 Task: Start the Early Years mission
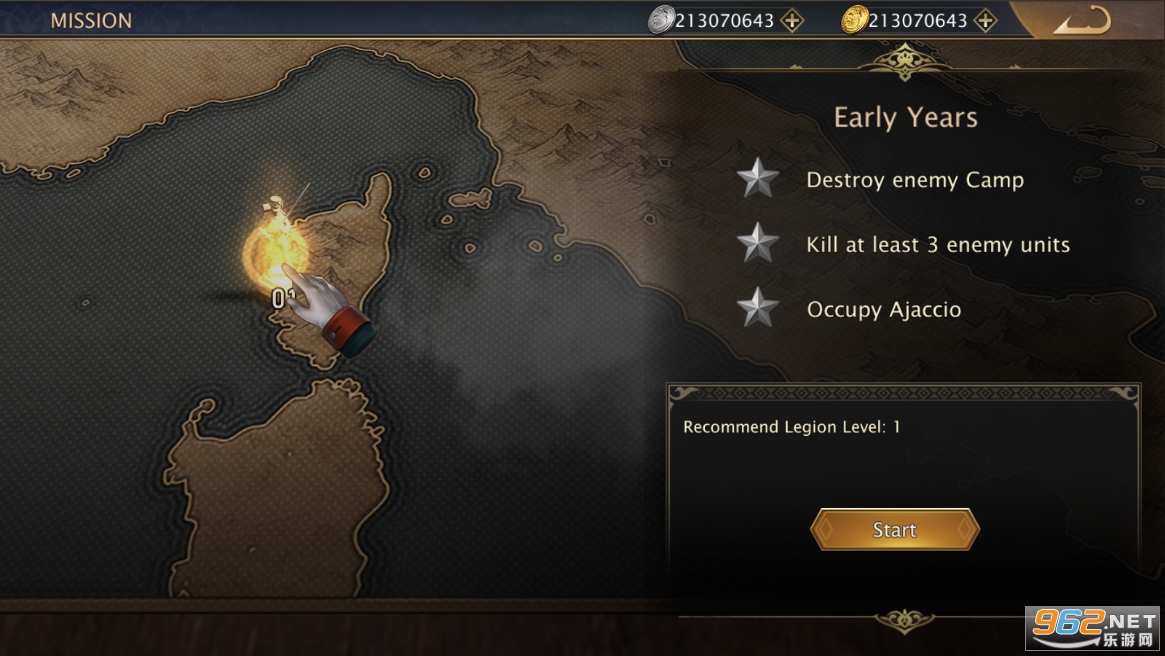tap(894, 530)
